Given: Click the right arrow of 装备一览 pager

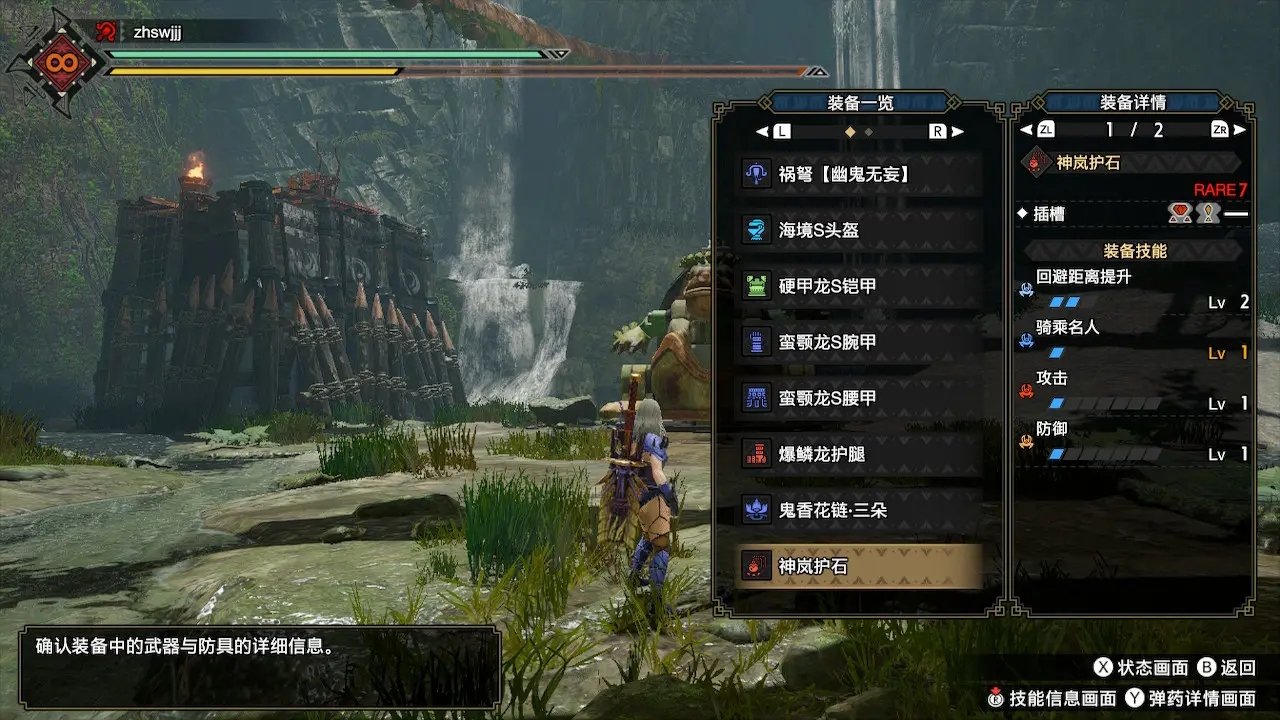Looking at the screenshot, I should click(x=957, y=132).
